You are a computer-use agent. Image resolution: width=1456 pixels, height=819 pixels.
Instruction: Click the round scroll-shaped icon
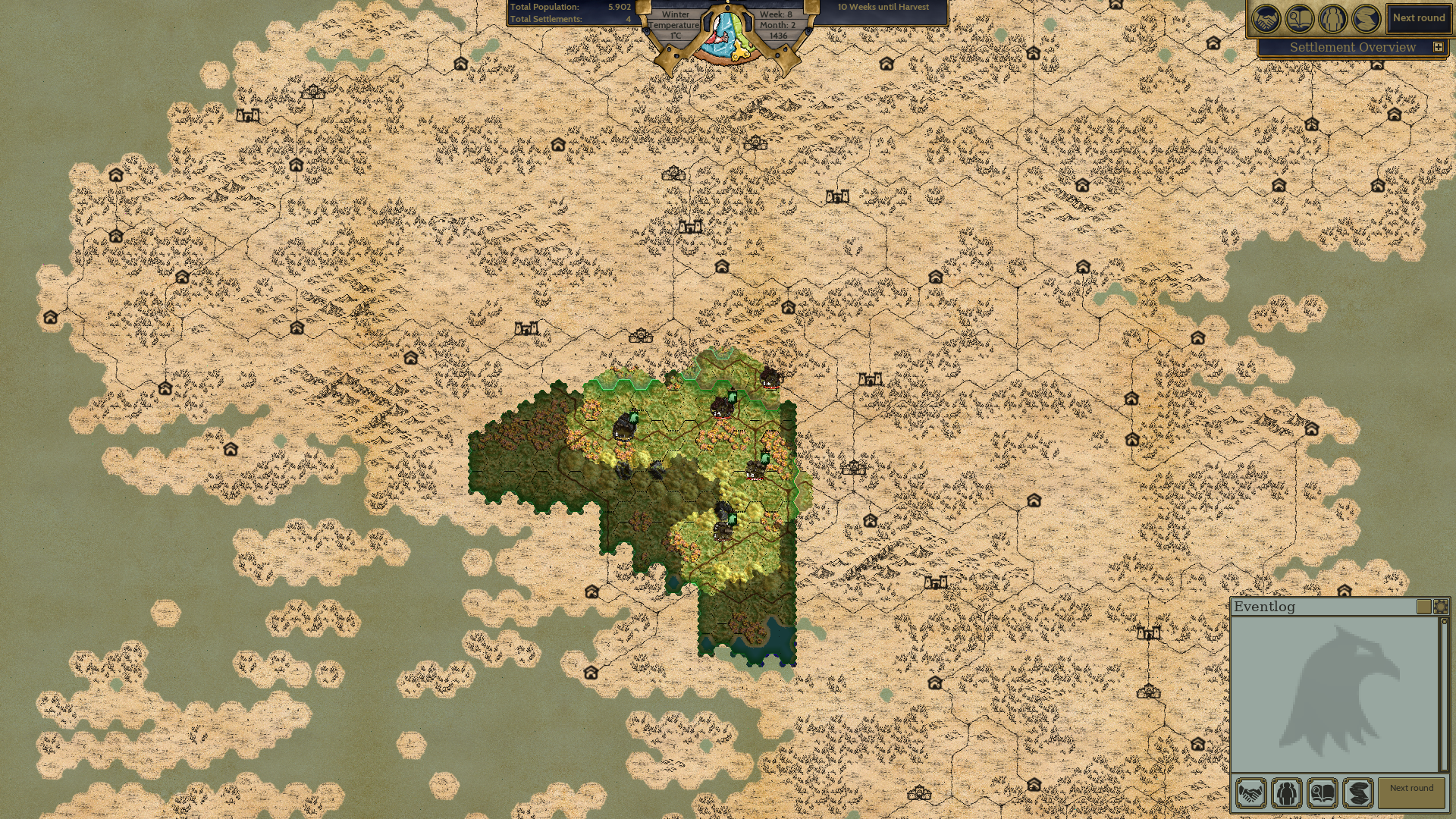coord(1366,19)
